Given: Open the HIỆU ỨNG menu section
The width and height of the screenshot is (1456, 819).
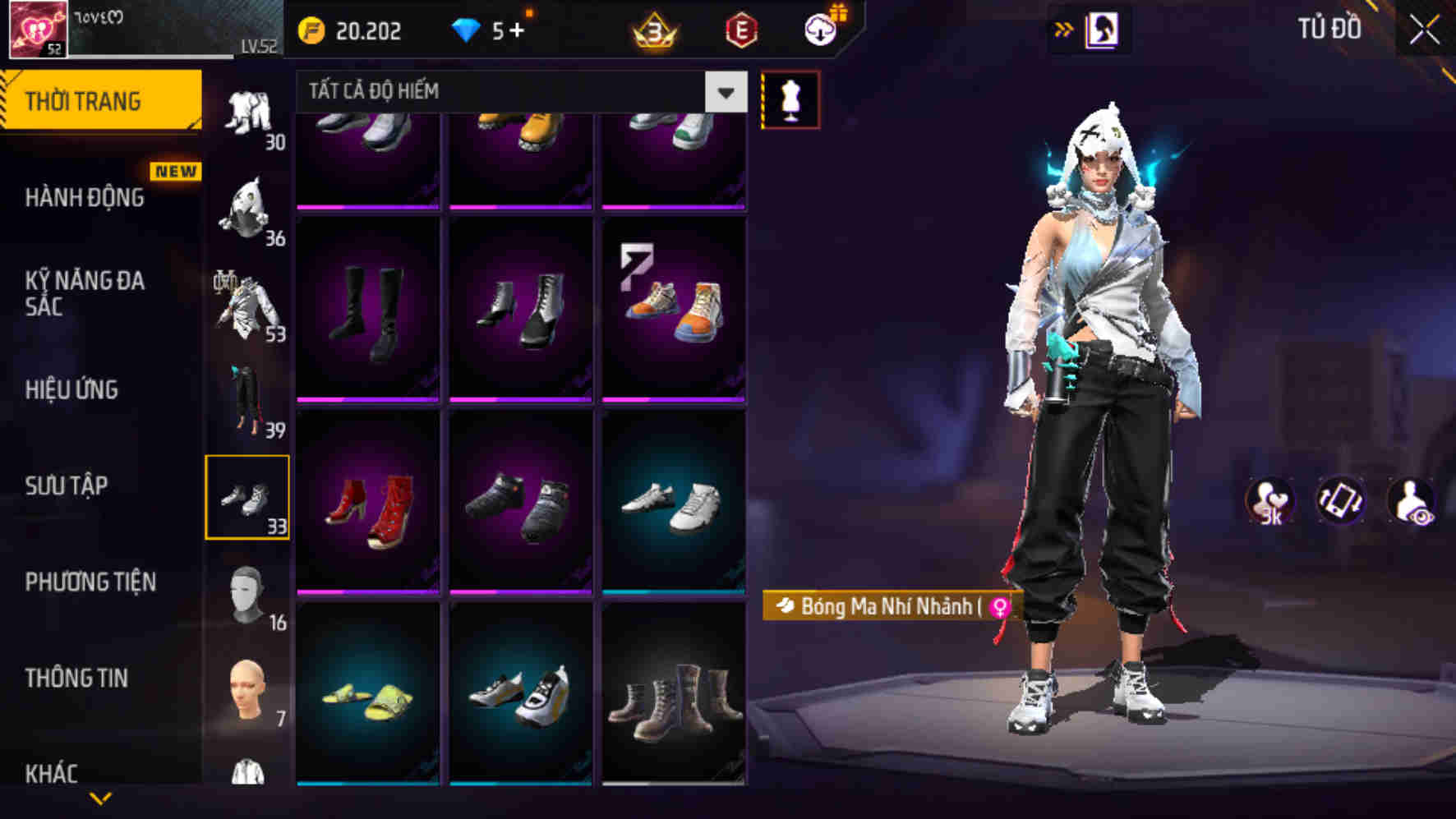Looking at the screenshot, I should [72, 391].
